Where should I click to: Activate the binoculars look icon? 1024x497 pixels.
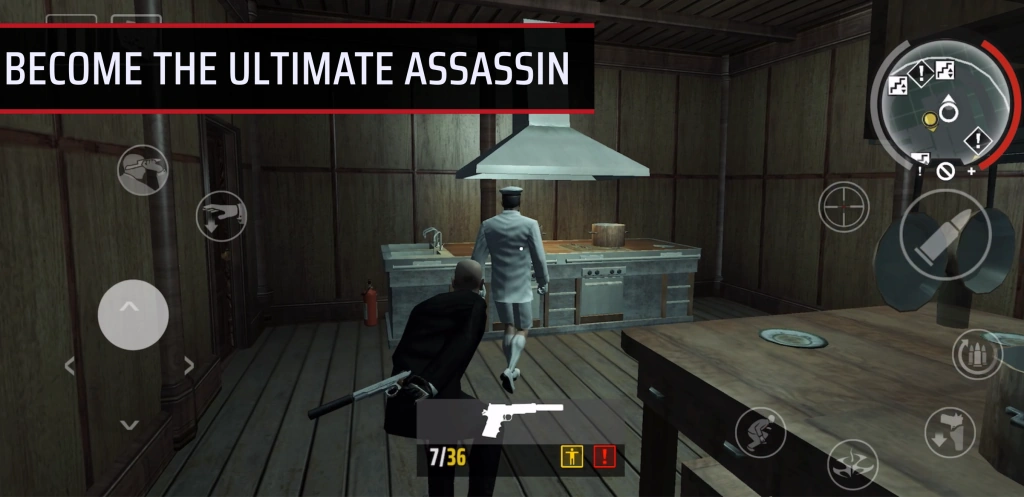click(142, 170)
